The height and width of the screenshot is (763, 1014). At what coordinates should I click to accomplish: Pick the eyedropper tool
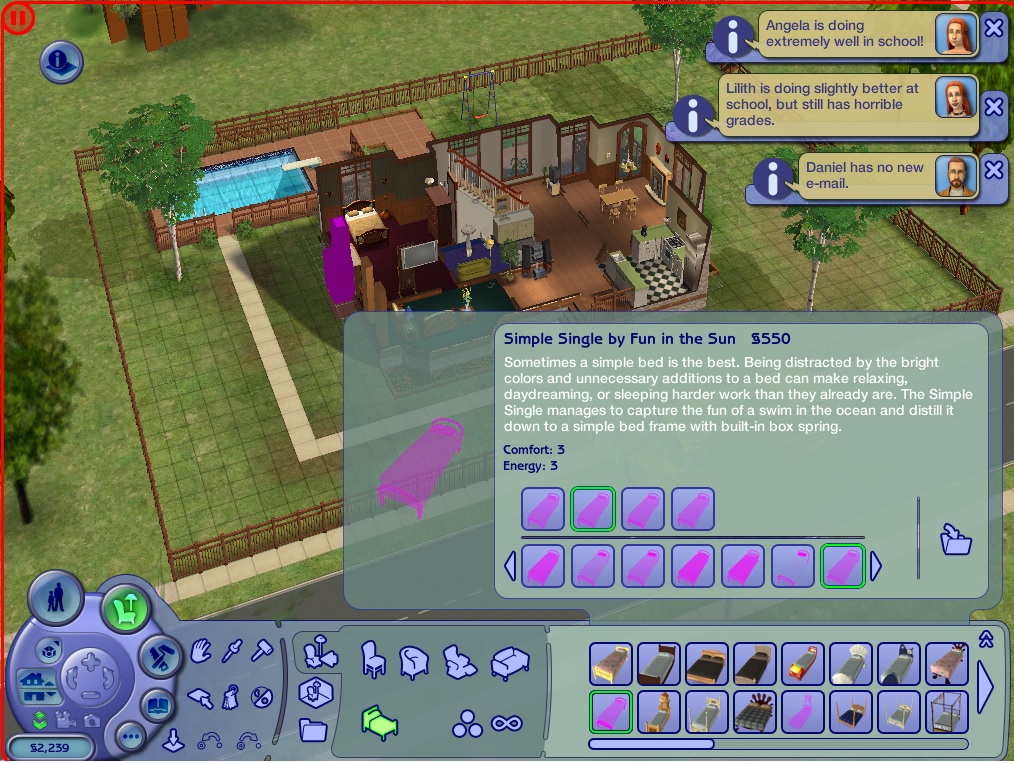click(232, 652)
